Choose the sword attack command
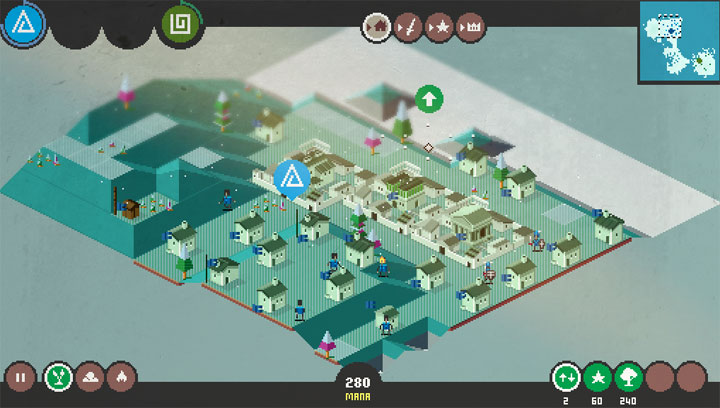 [x=408, y=25]
